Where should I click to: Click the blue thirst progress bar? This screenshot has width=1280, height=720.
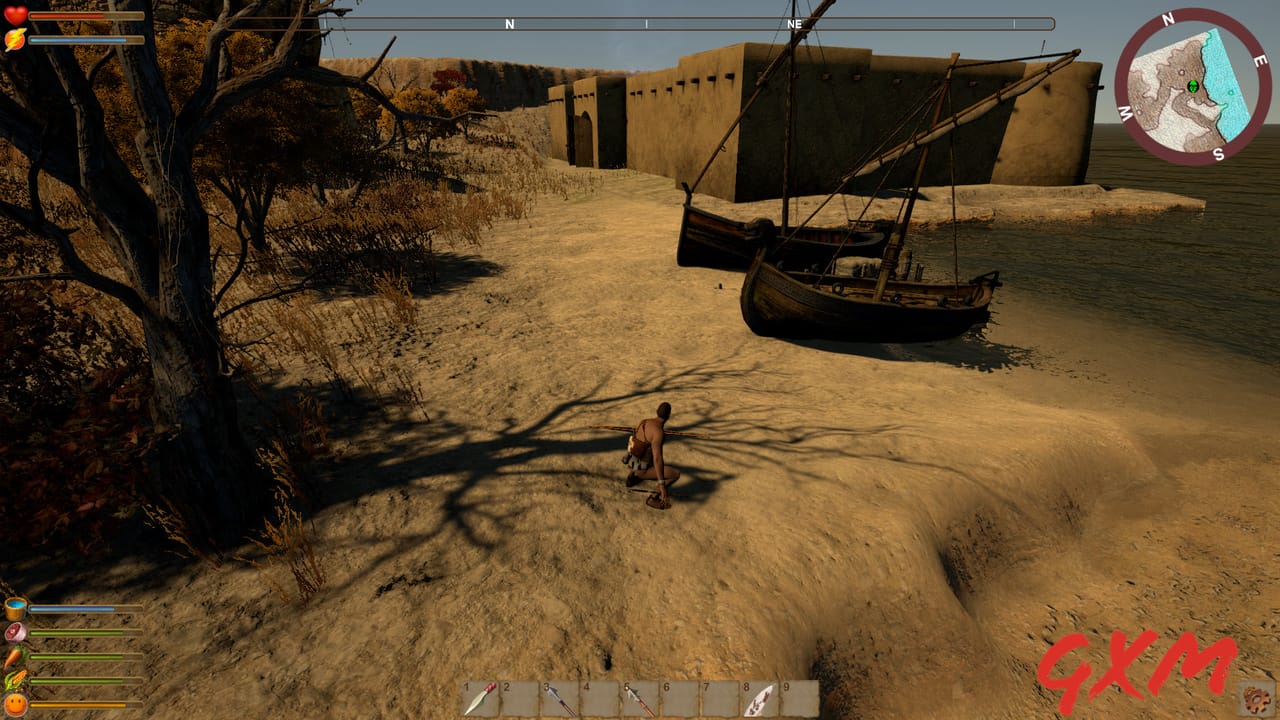72,607
